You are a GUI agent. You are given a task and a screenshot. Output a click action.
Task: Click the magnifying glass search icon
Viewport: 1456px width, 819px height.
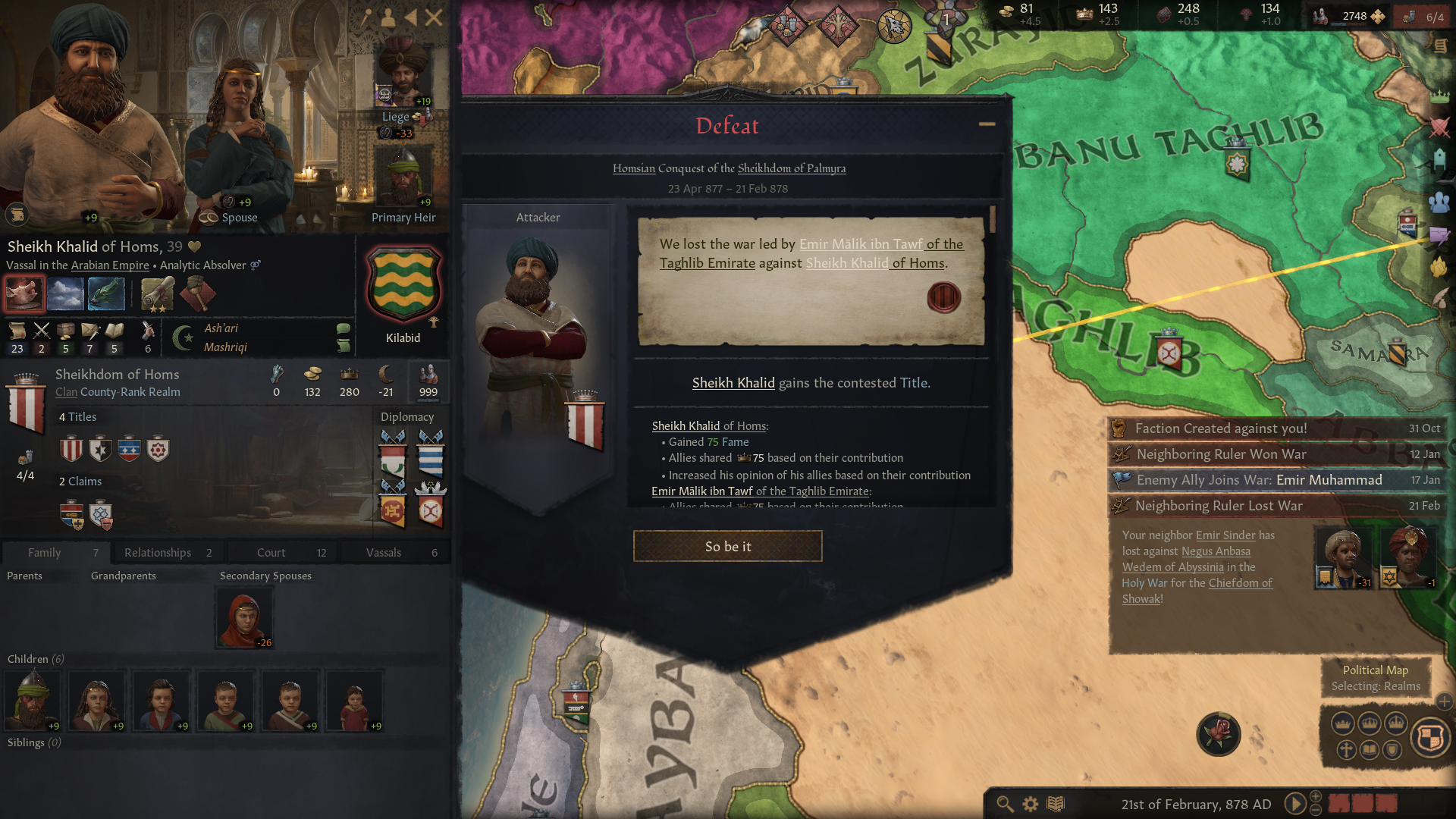[1005, 805]
